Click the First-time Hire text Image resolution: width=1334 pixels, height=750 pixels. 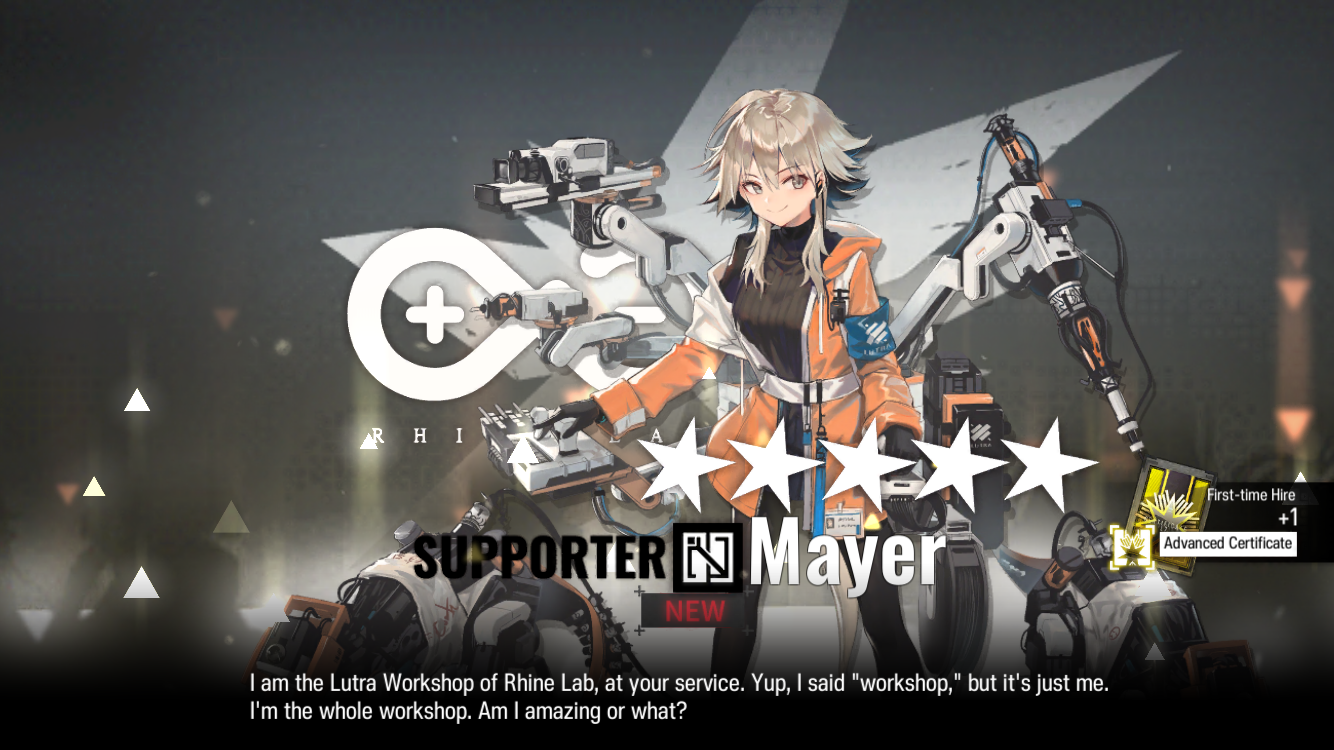click(x=1253, y=495)
